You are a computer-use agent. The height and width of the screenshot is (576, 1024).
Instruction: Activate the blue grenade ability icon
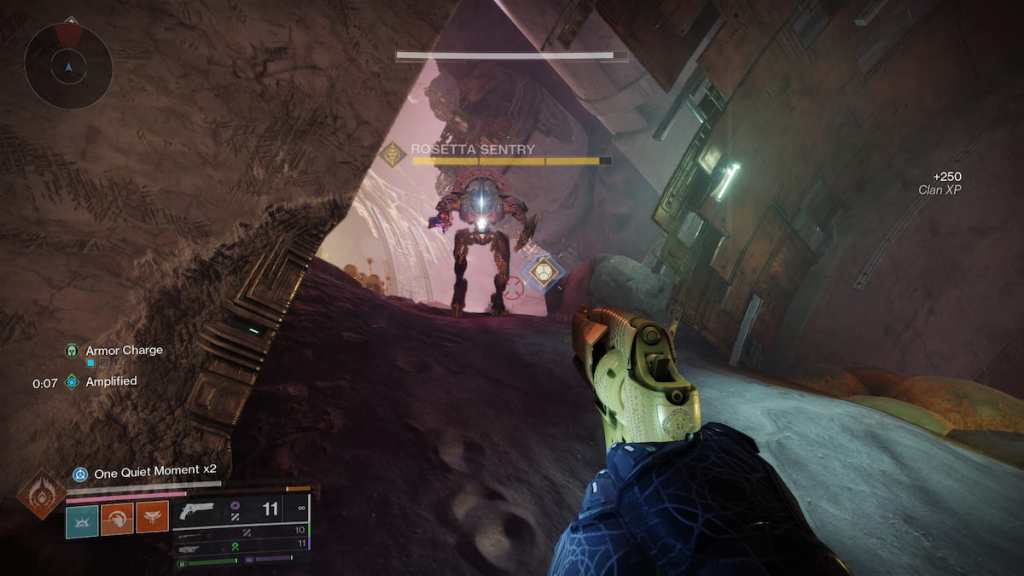coord(82,518)
